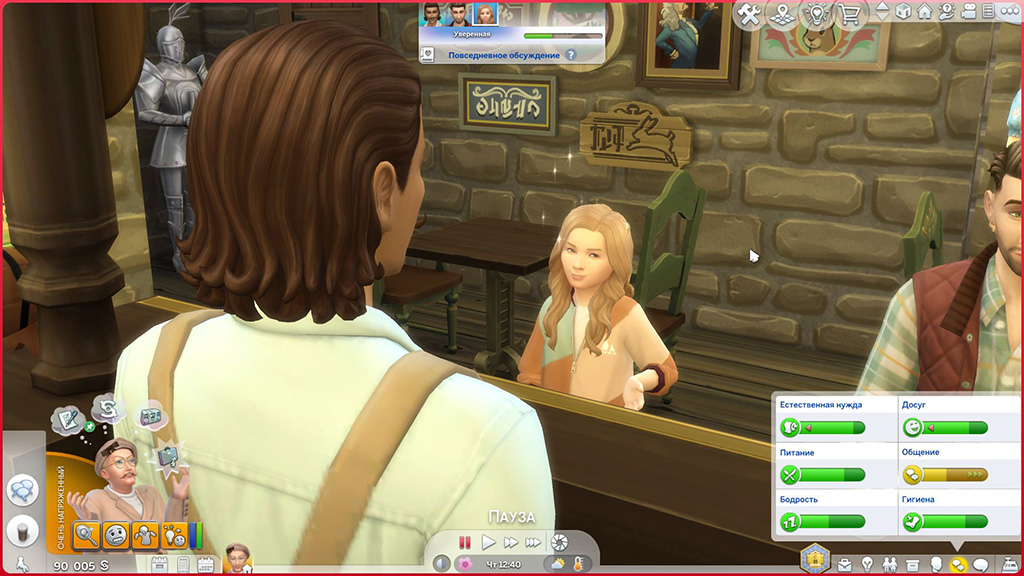Open the Relationships panel with two figures

tap(891, 564)
